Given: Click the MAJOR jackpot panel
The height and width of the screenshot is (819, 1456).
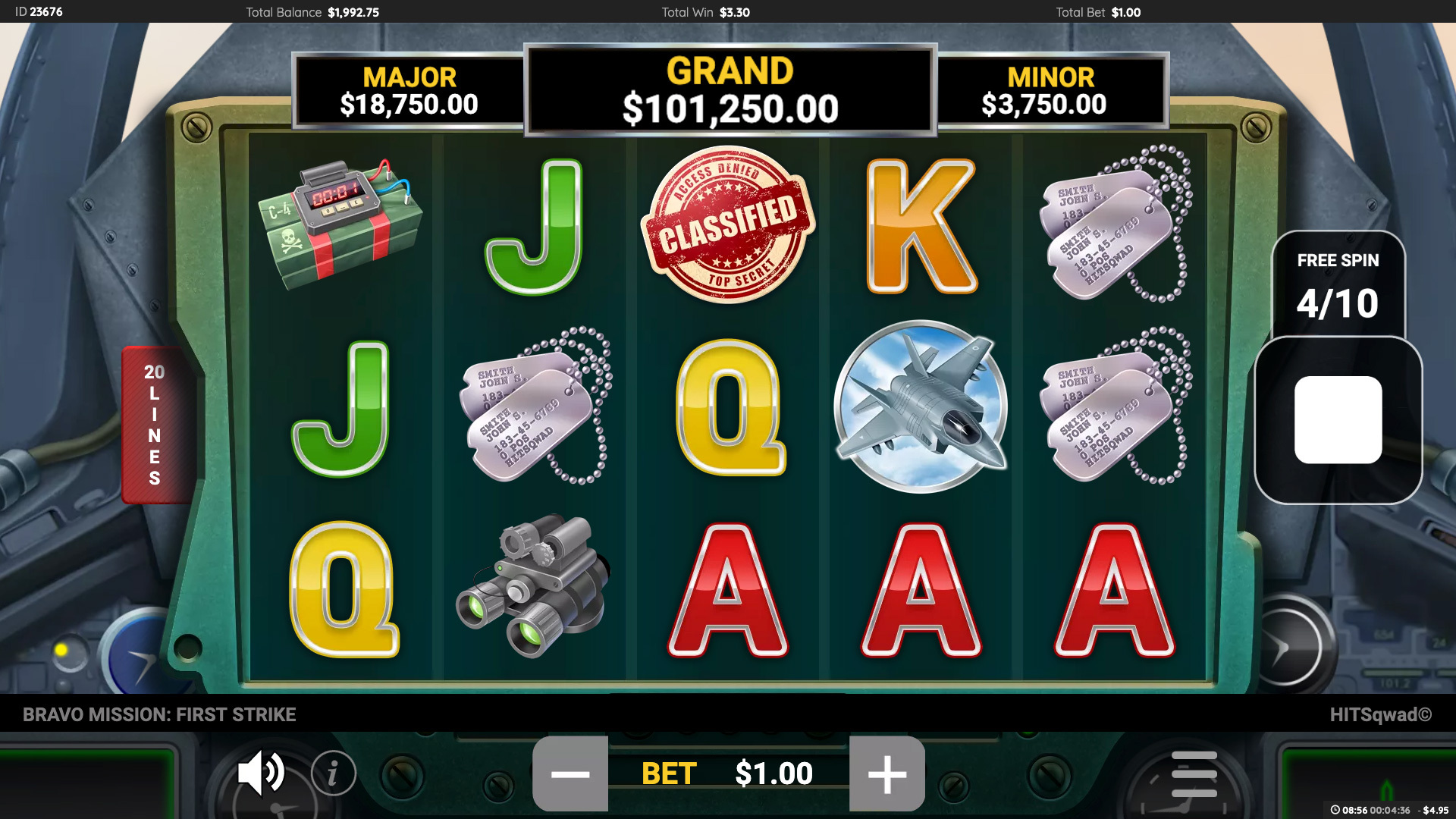Looking at the screenshot, I should [x=410, y=91].
